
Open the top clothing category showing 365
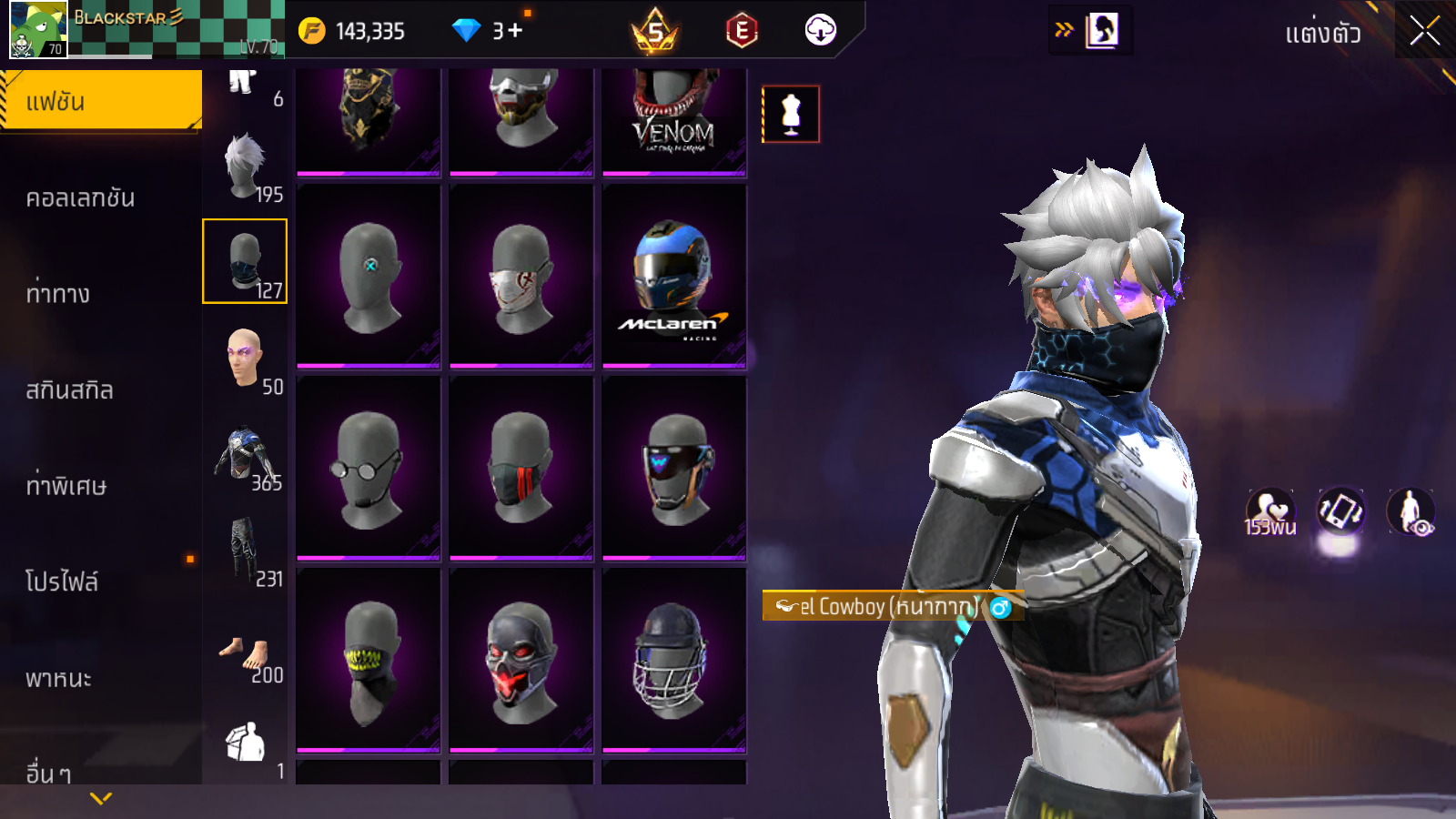click(x=246, y=457)
